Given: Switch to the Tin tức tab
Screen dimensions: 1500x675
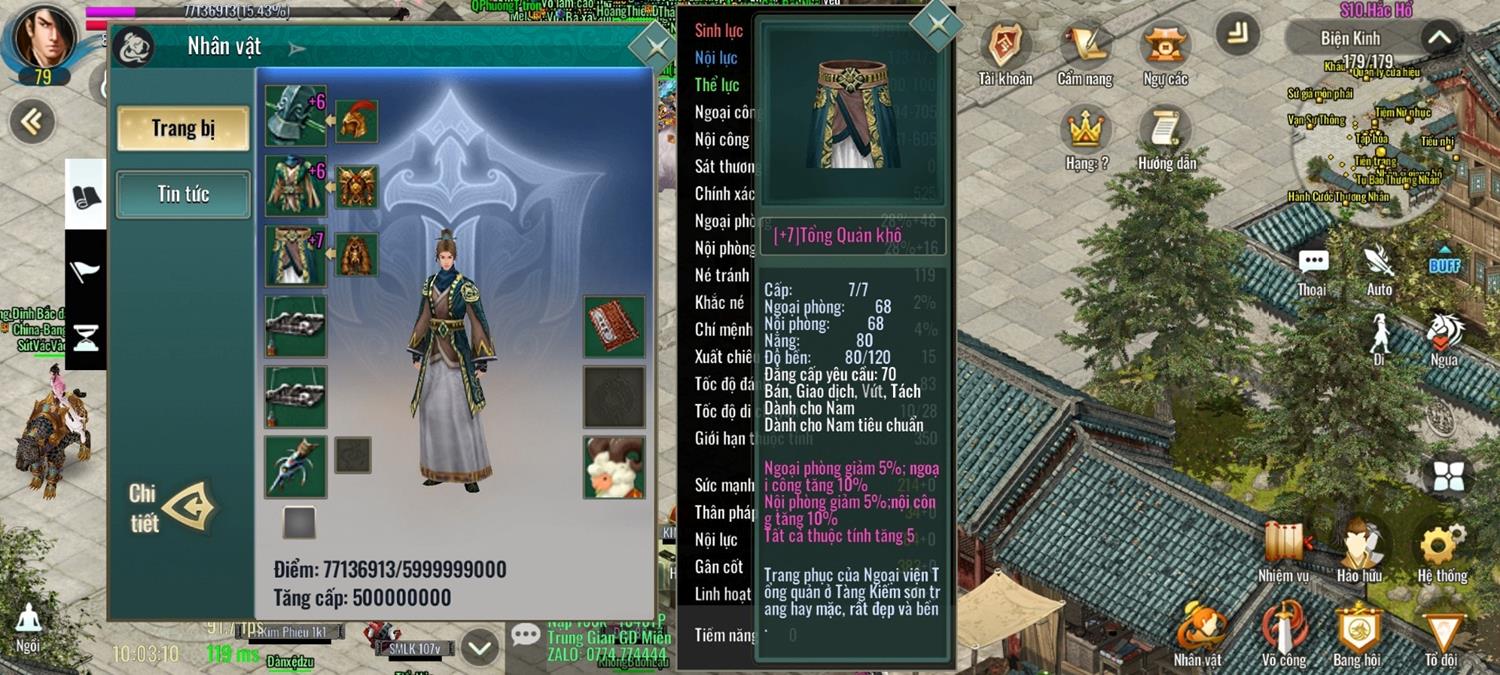Looking at the screenshot, I should tap(183, 194).
